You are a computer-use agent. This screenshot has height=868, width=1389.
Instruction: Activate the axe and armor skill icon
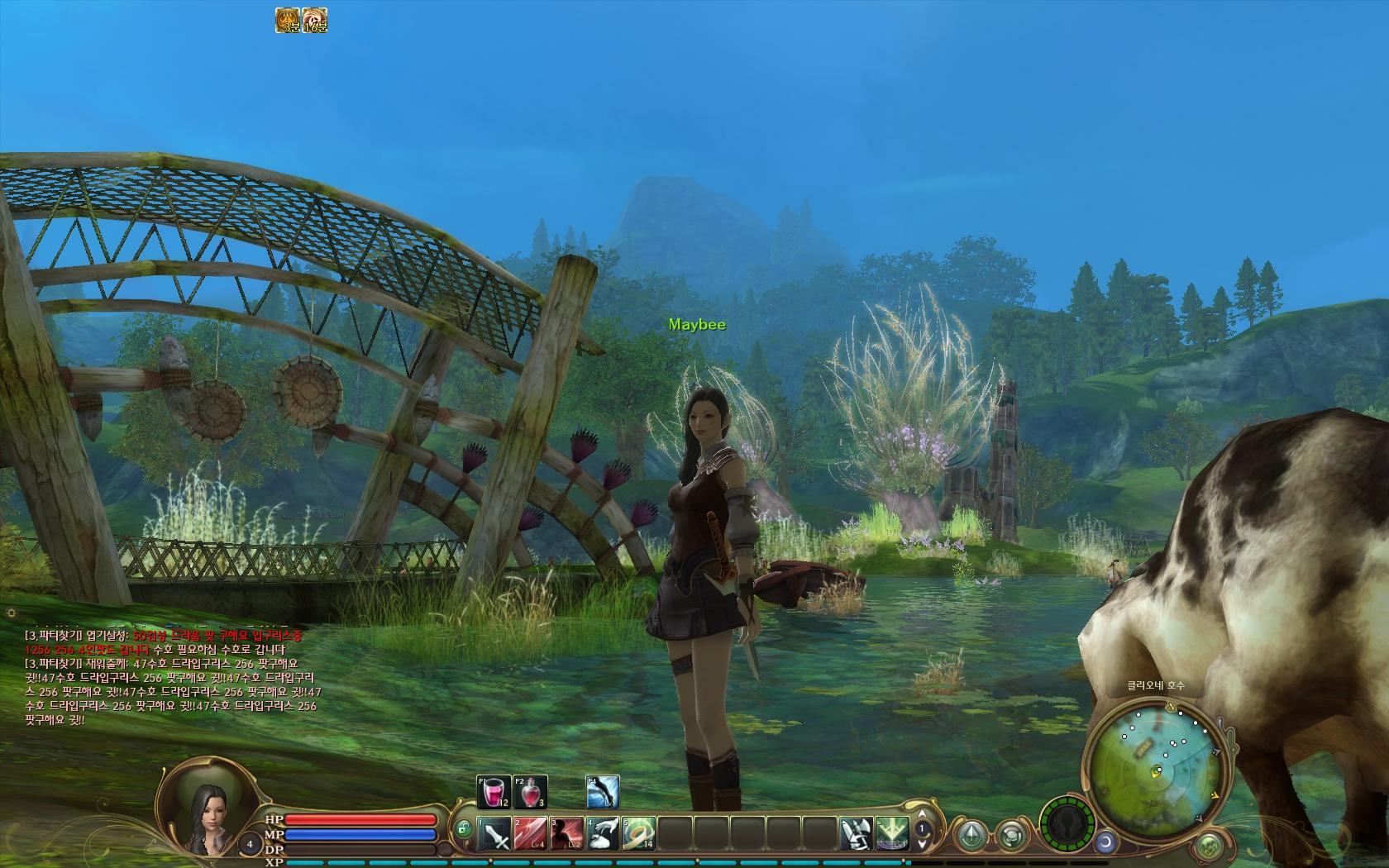tap(857, 833)
